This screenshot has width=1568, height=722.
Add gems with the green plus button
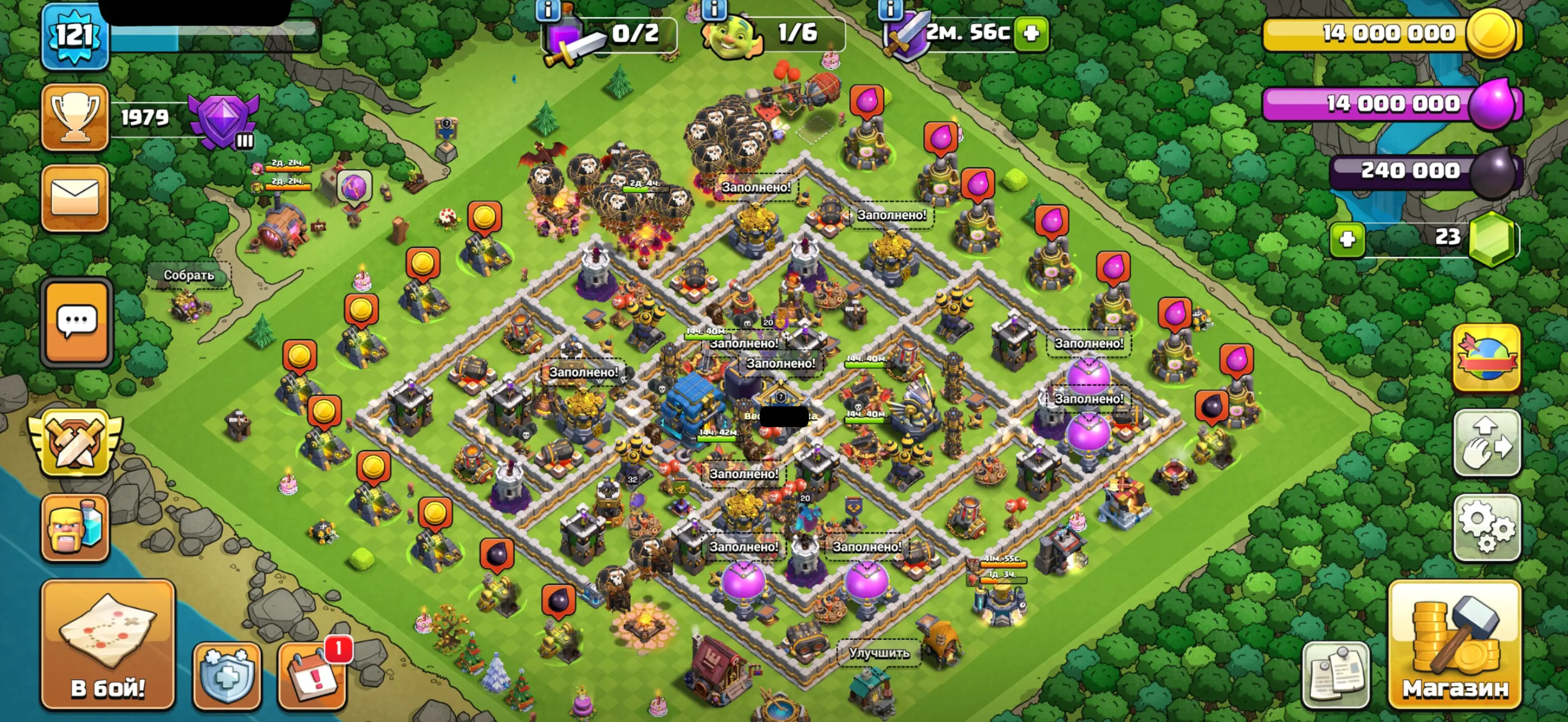click(x=1346, y=238)
